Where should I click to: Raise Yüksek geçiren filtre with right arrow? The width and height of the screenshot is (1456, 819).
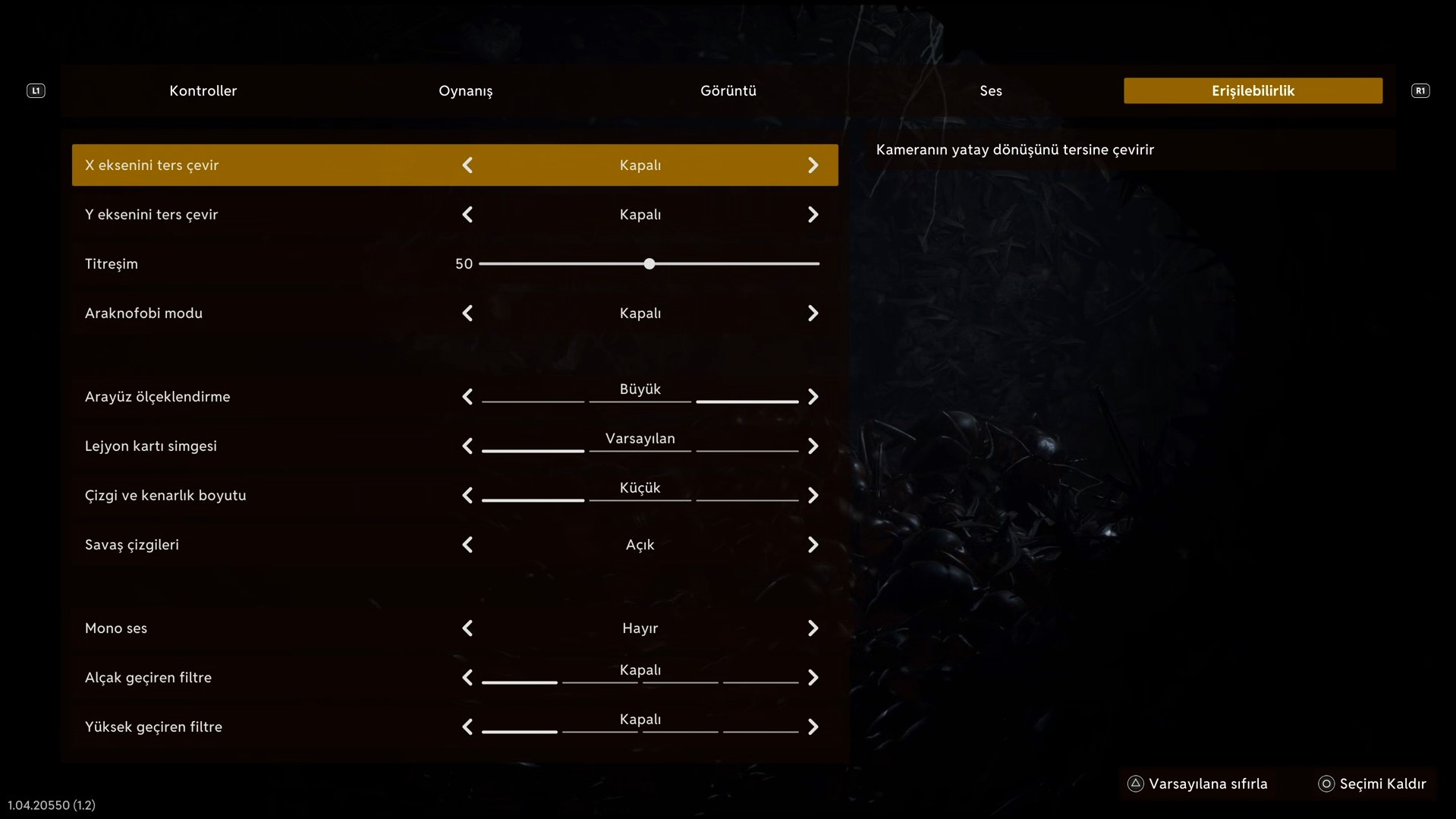click(813, 727)
